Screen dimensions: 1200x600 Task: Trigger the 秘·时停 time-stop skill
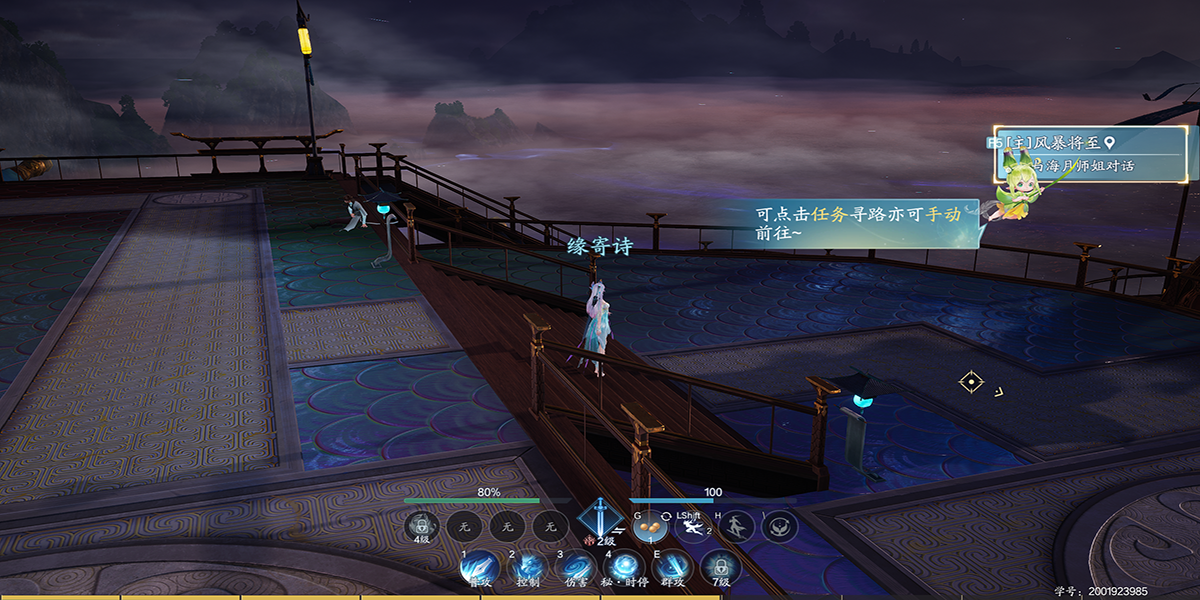click(x=626, y=567)
